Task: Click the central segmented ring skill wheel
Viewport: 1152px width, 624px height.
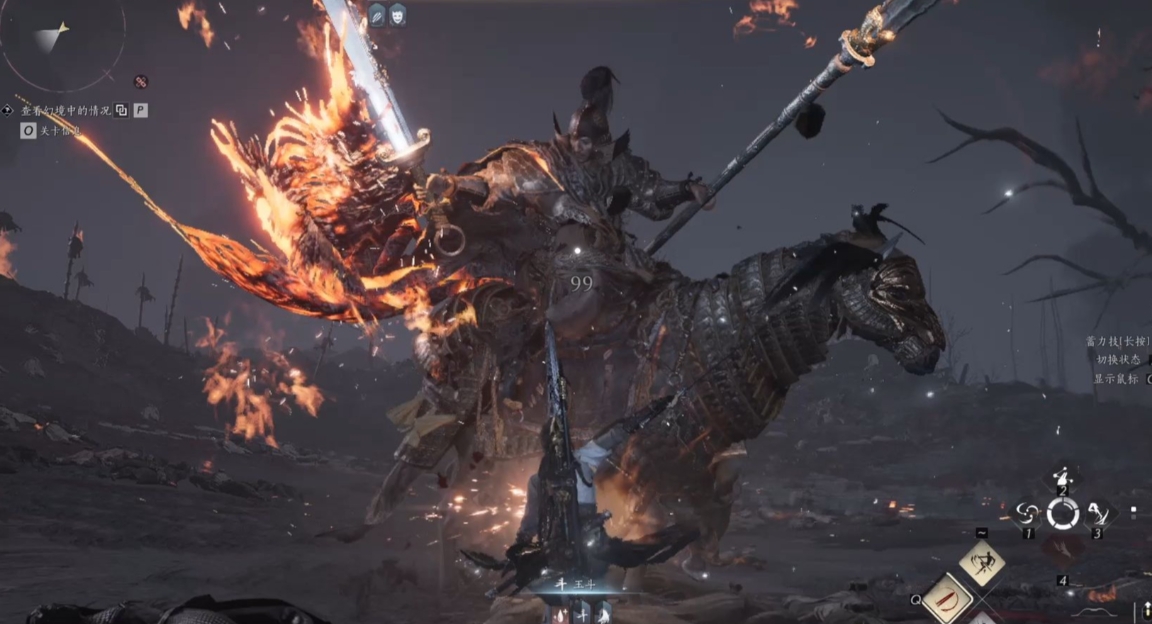Action: coord(1062,514)
